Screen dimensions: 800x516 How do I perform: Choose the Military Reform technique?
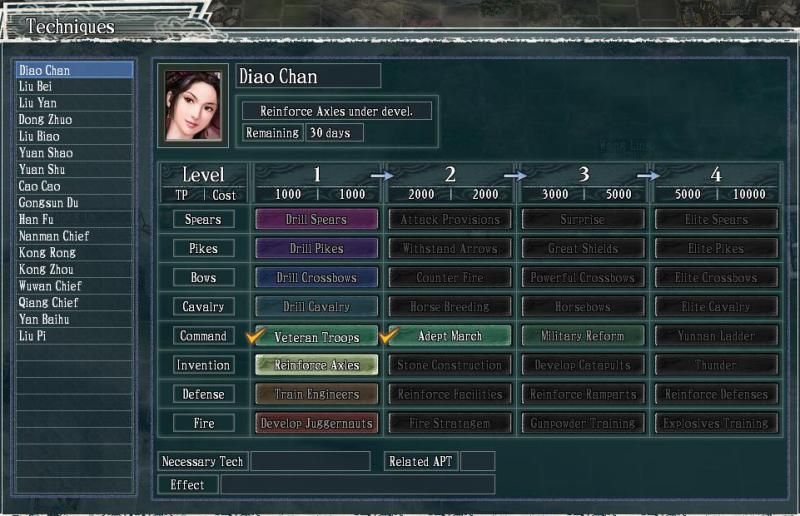(583, 336)
